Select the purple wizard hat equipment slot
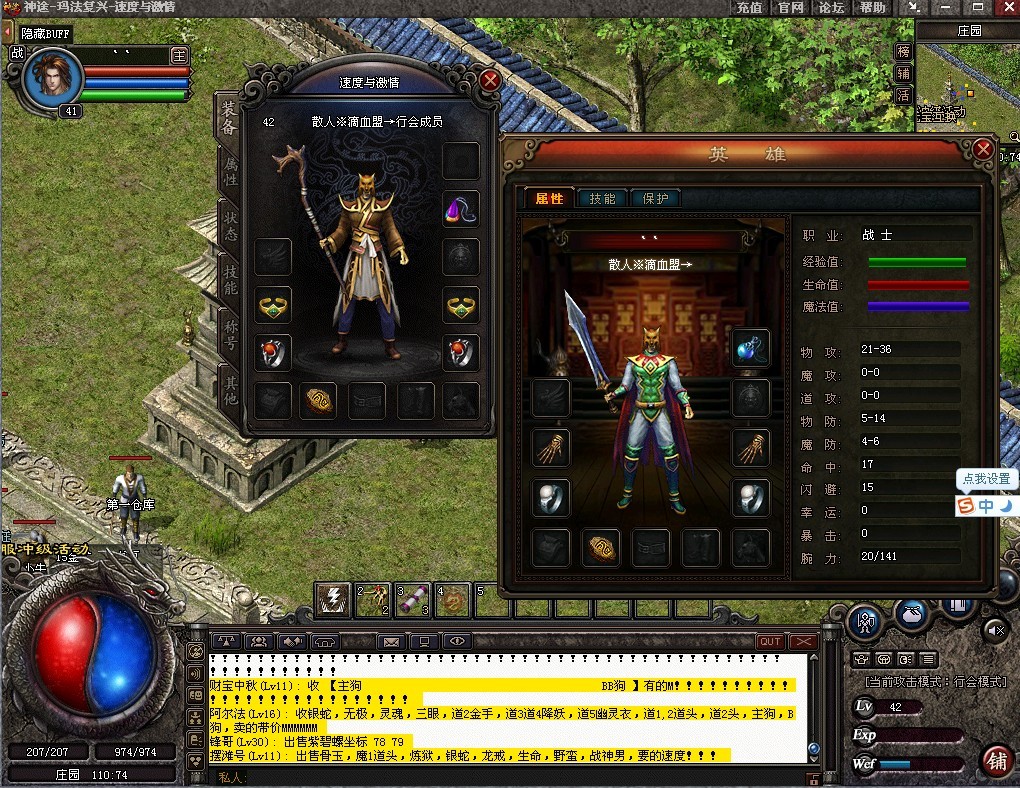The height and width of the screenshot is (788, 1020). tap(461, 208)
